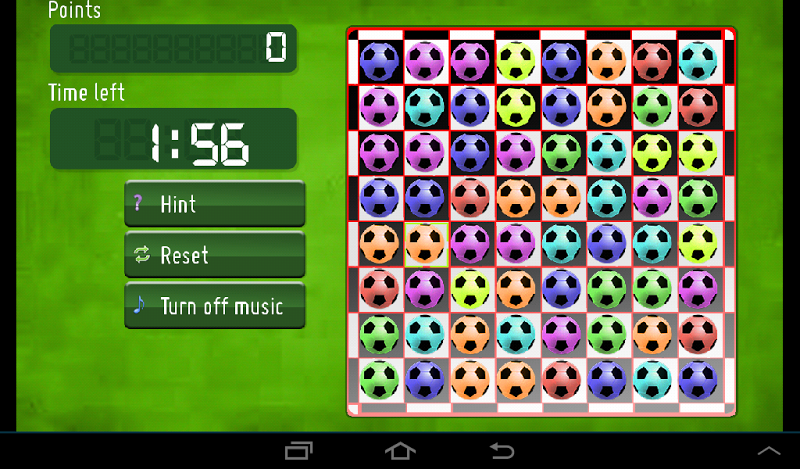Click the Reset button
800x469 pixels.
click(214, 255)
